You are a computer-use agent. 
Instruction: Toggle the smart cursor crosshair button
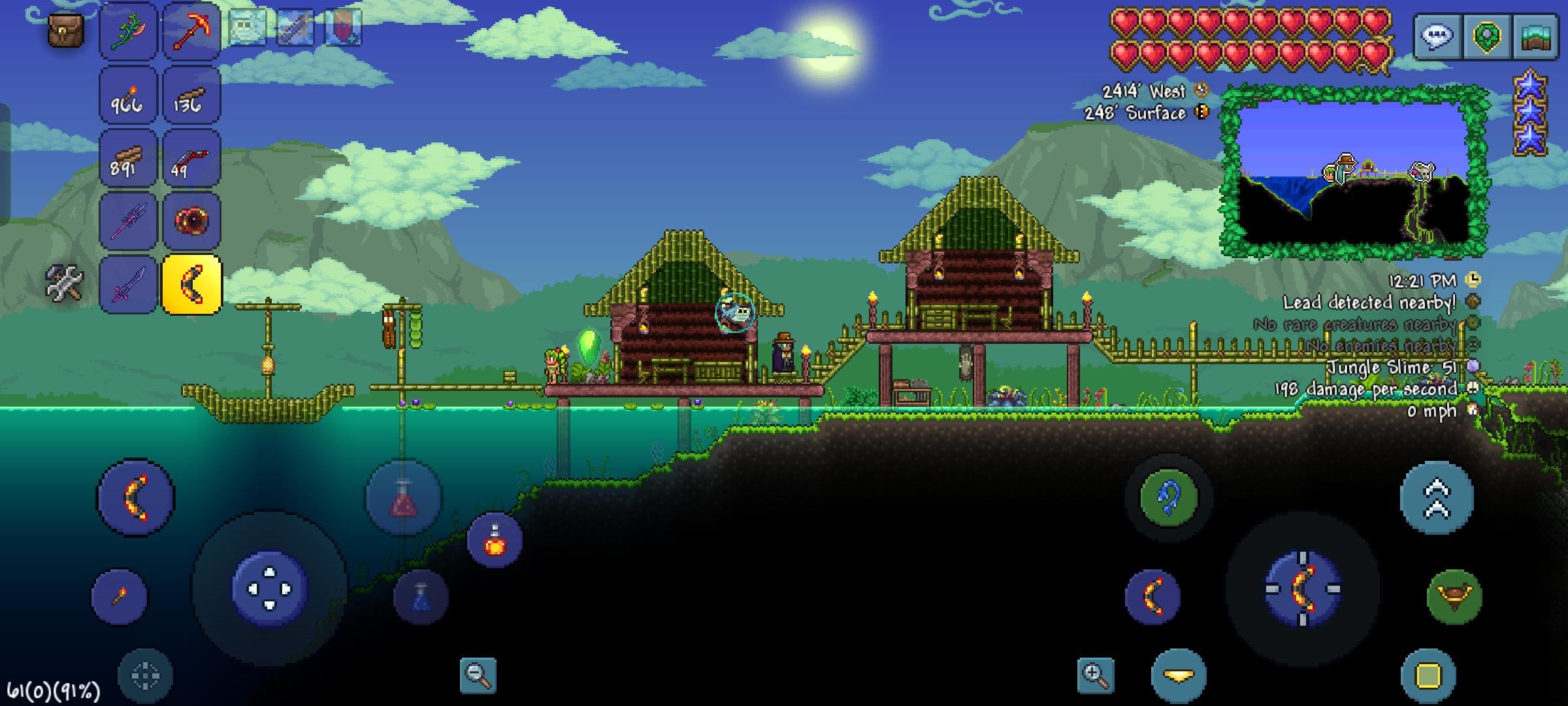click(x=145, y=676)
